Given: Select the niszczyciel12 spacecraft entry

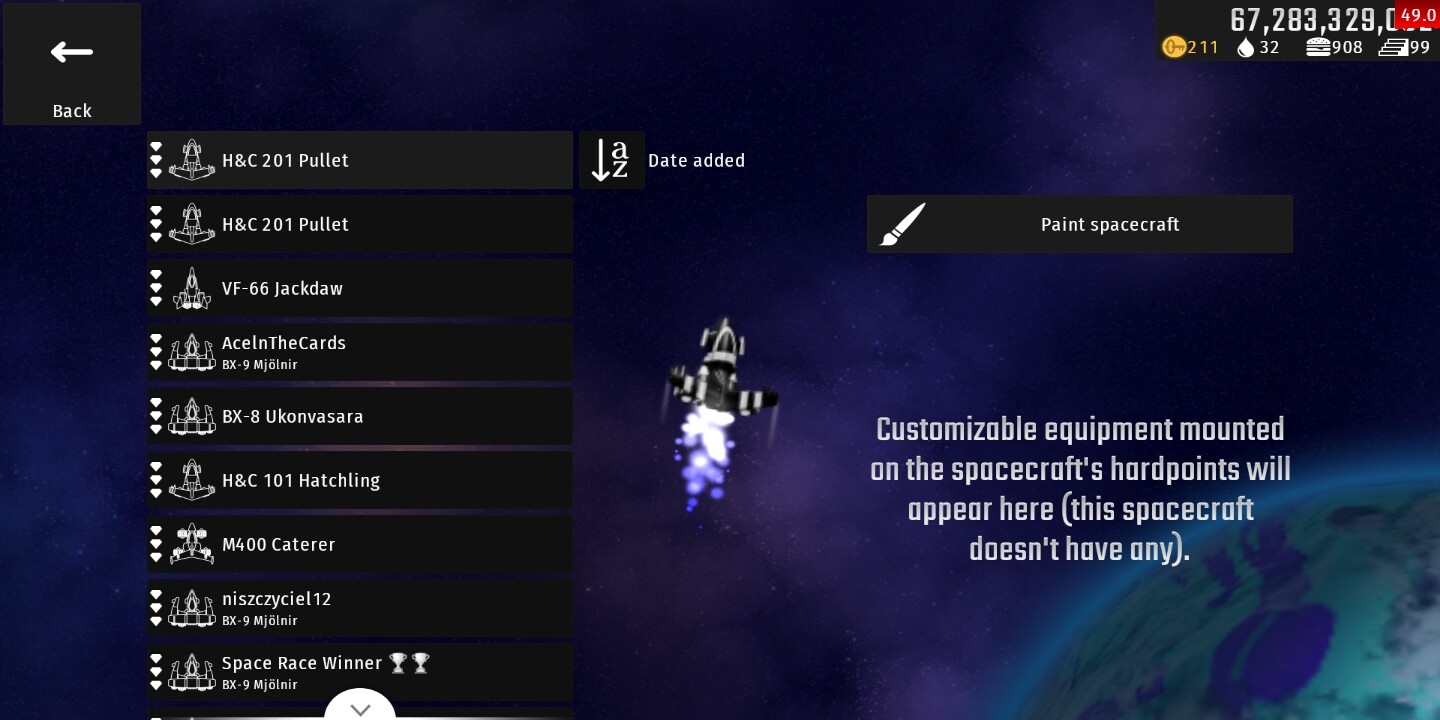Looking at the screenshot, I should pyautogui.click(x=360, y=608).
